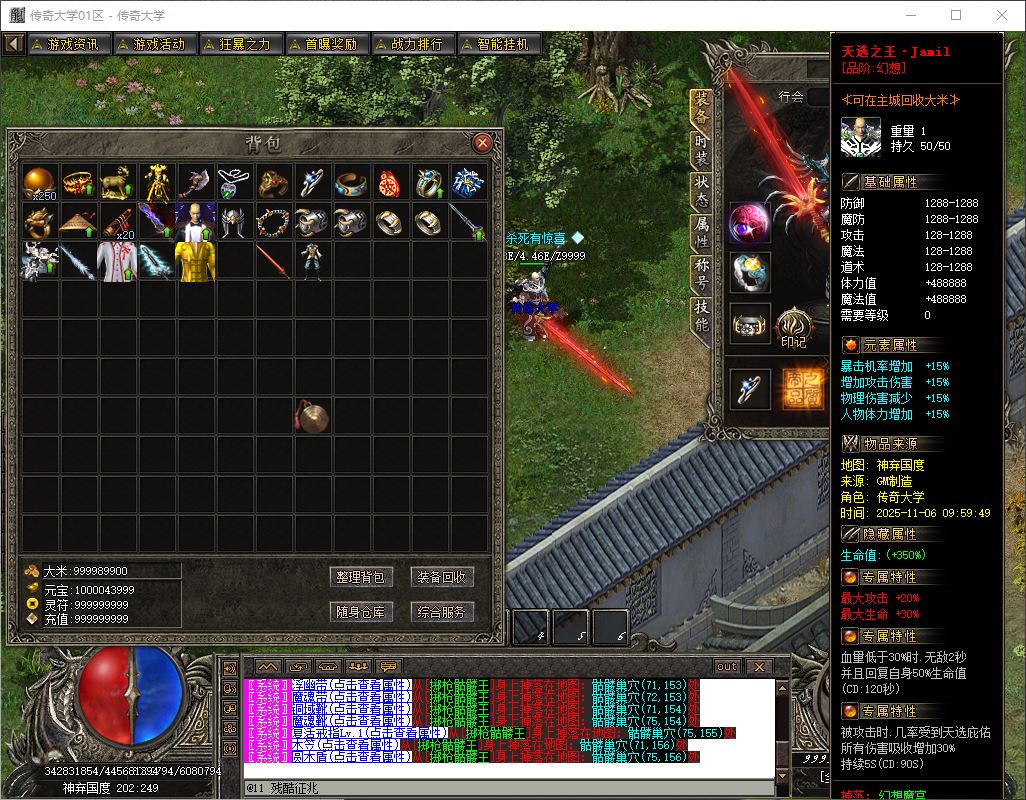
Task: Switch to the 属性 tab
Action: click(x=701, y=233)
